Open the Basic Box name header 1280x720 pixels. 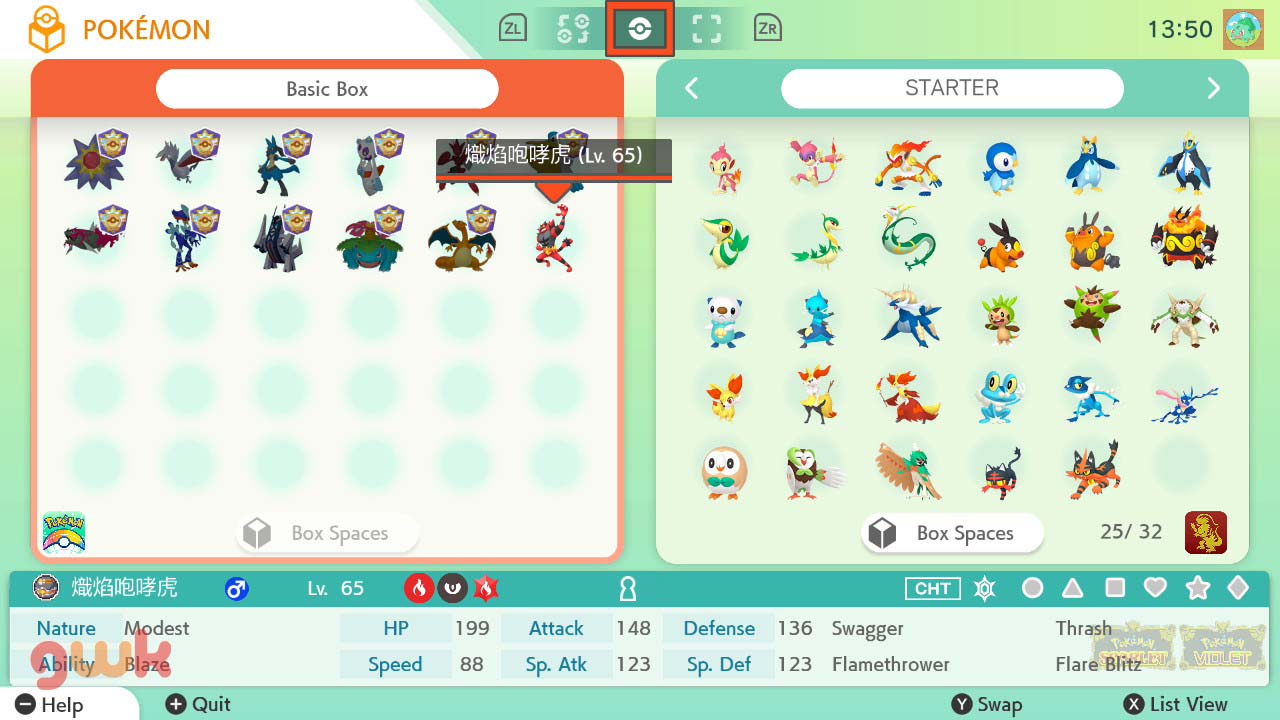327,89
